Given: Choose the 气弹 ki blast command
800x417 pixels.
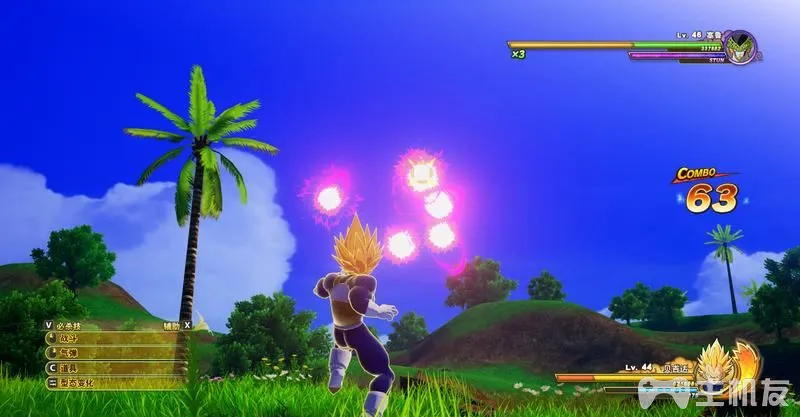Looking at the screenshot, I should click(x=72, y=353).
